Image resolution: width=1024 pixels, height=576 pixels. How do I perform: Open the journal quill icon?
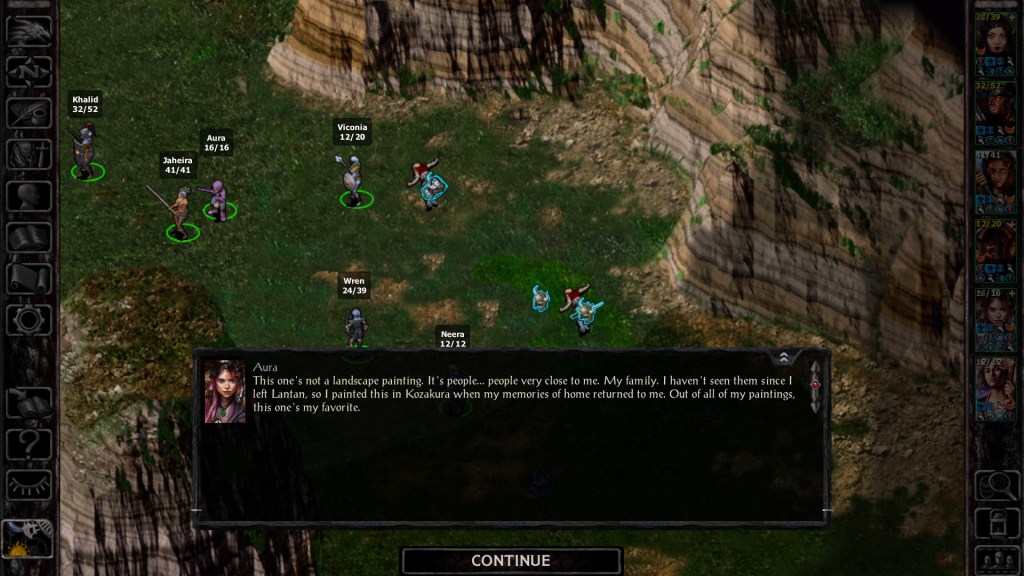click(29, 112)
